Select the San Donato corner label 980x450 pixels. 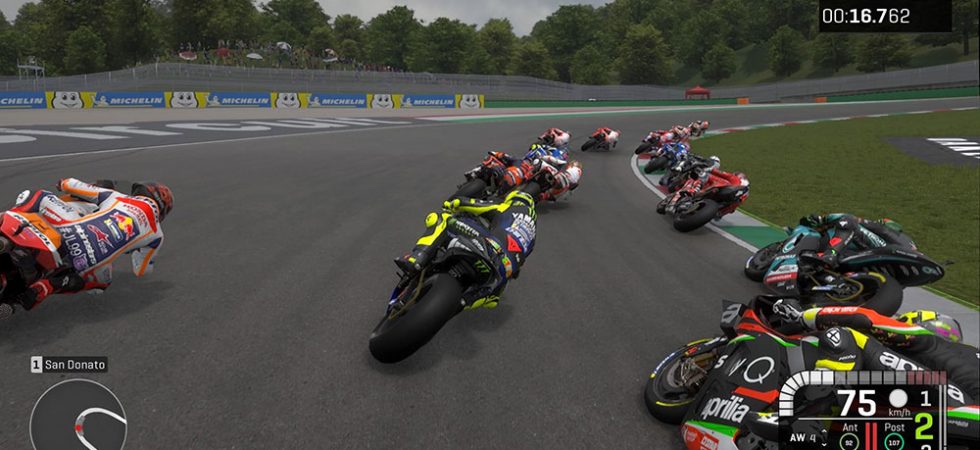(x=69, y=365)
